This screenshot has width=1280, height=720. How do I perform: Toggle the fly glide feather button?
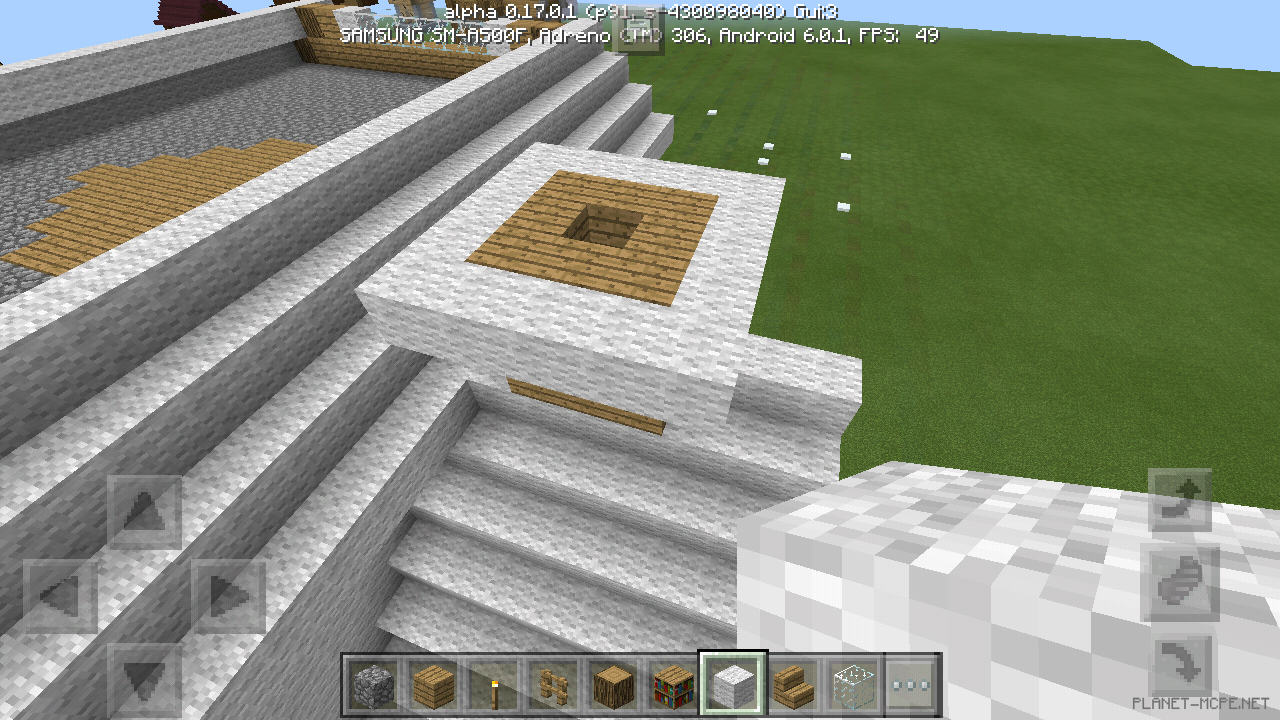[x=1178, y=585]
